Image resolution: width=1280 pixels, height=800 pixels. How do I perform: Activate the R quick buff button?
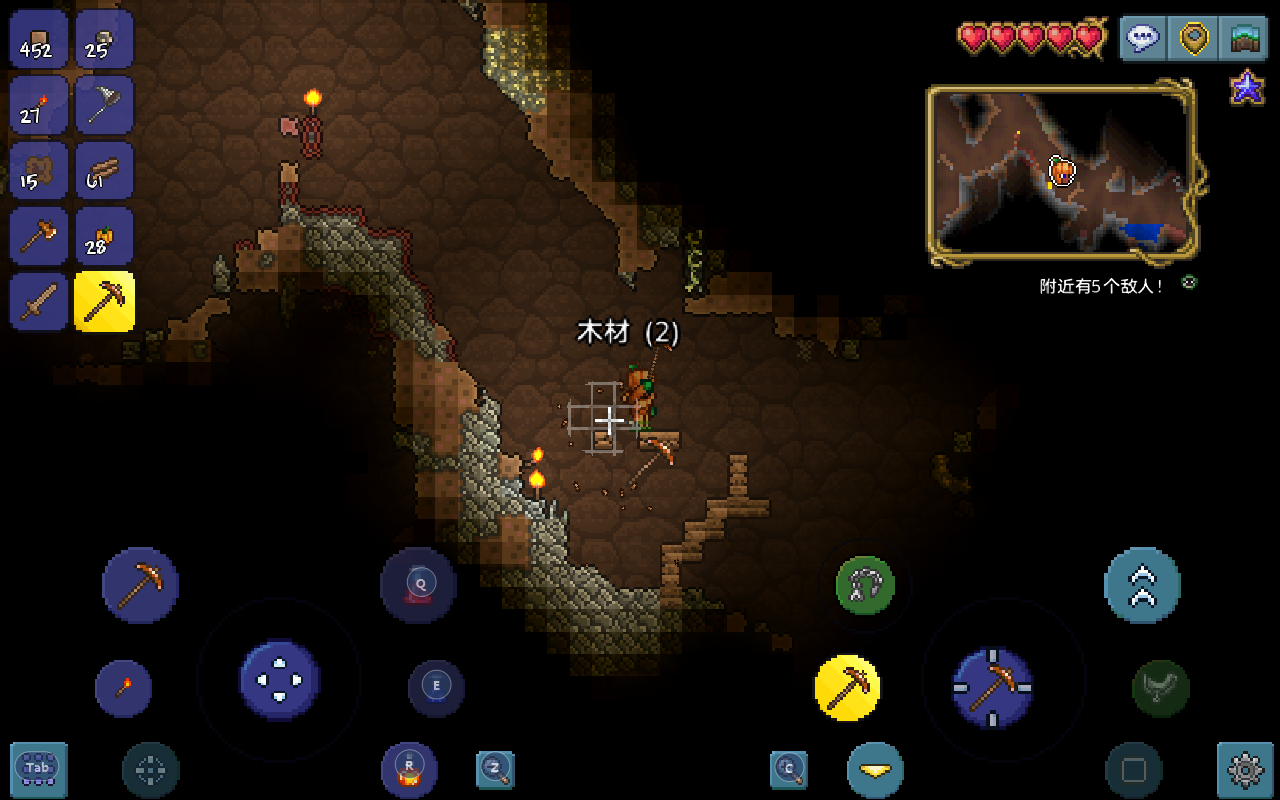point(409,769)
